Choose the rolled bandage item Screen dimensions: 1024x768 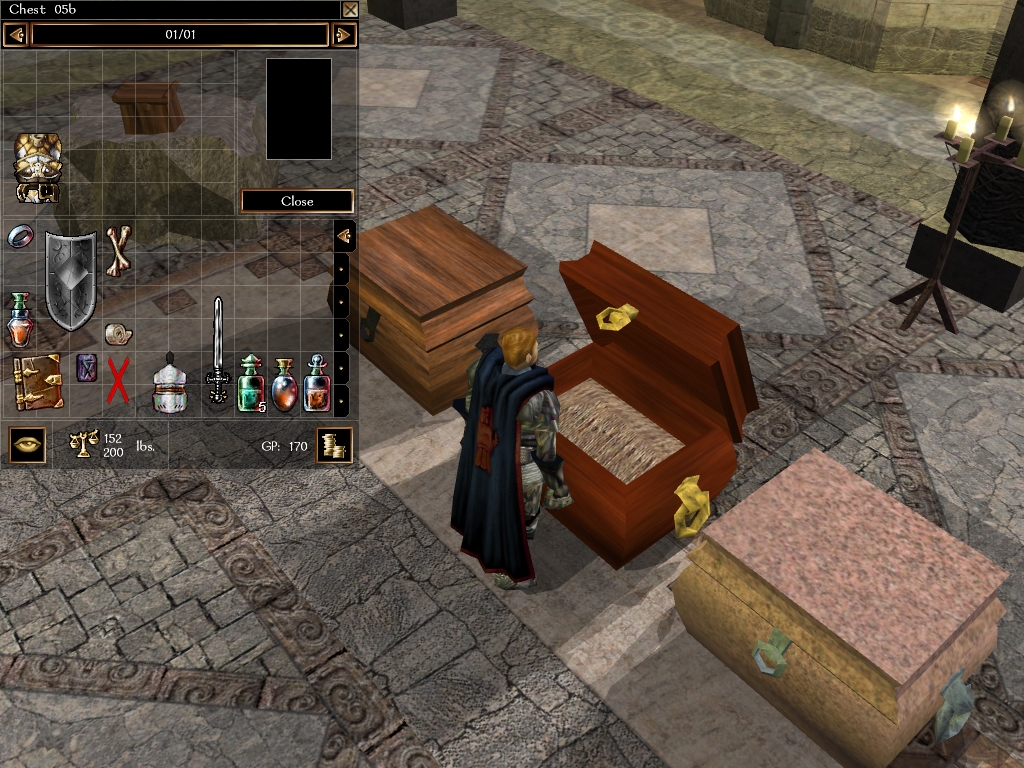[x=118, y=334]
